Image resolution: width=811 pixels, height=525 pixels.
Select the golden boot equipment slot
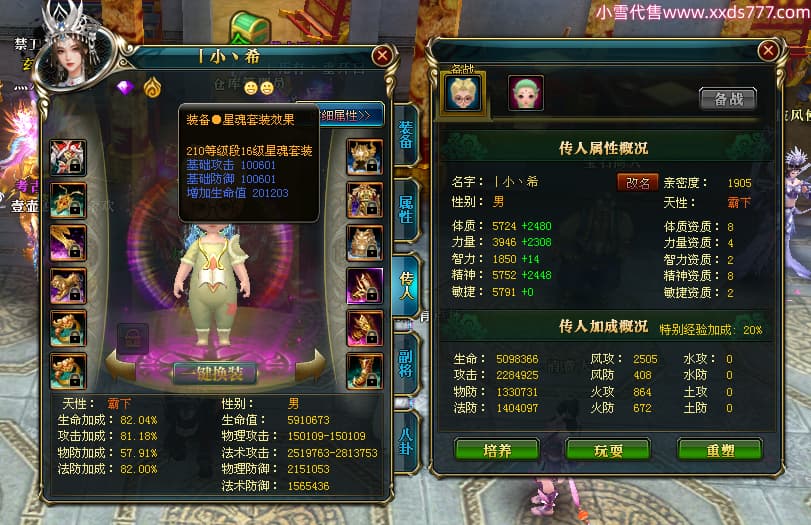tap(365, 371)
